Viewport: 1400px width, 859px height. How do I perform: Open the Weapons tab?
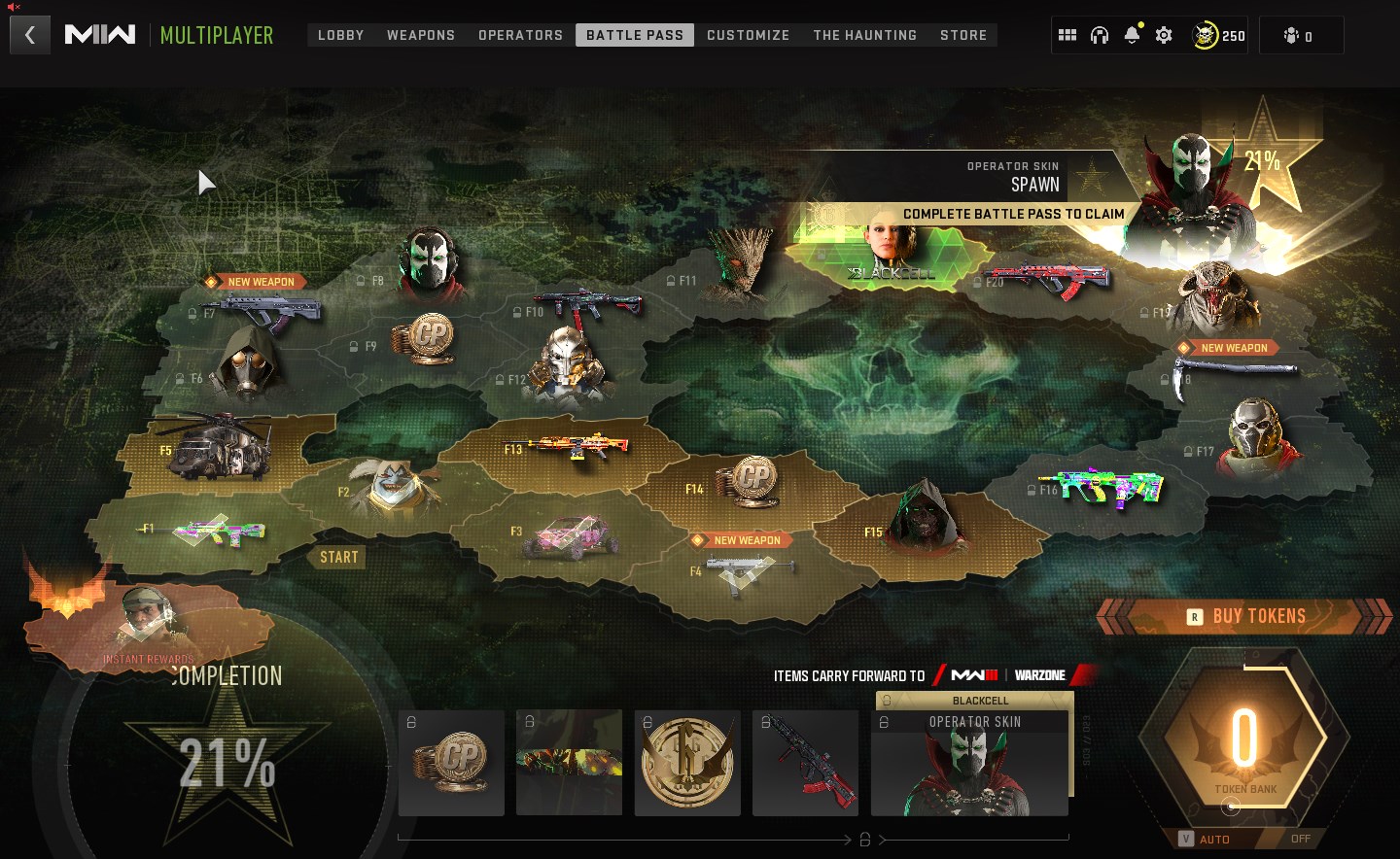click(x=421, y=35)
